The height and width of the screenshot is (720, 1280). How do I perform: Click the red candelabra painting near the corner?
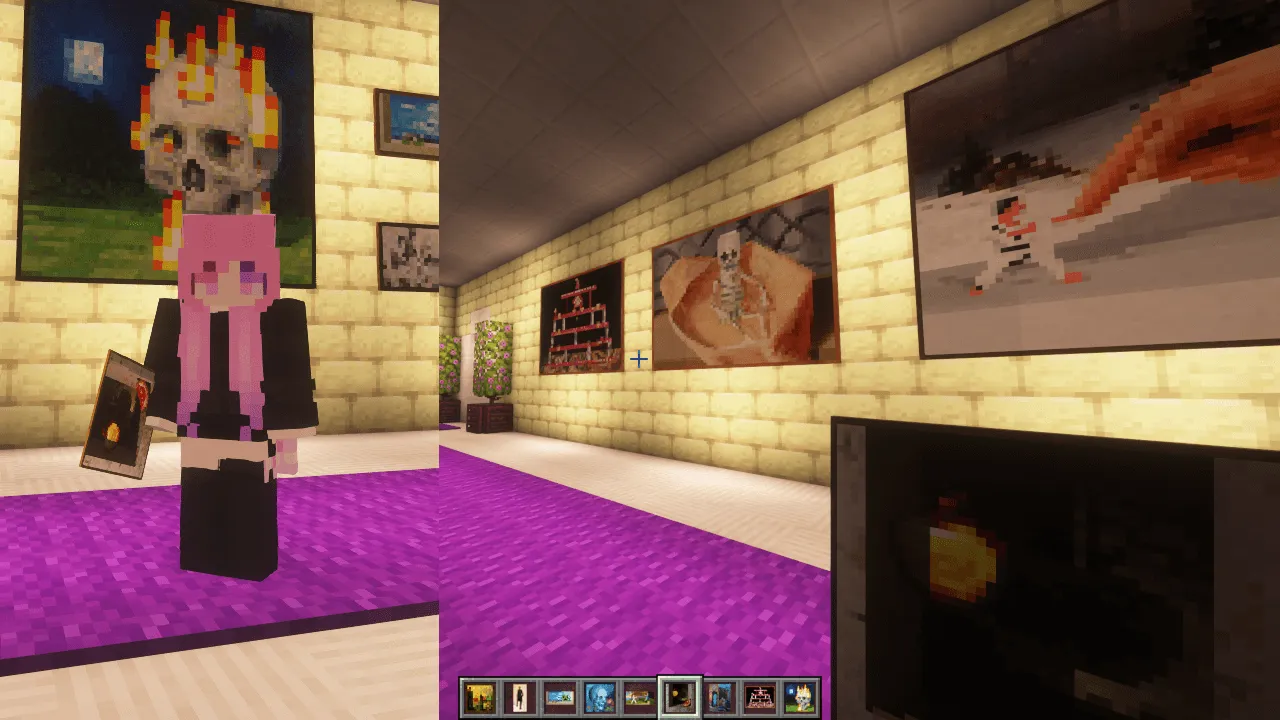click(582, 315)
